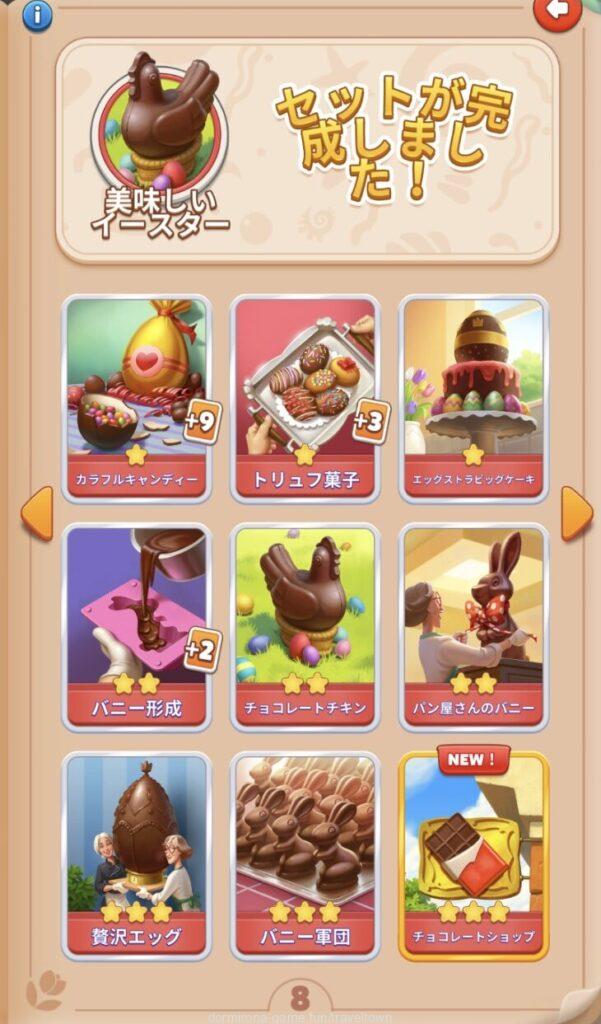Open the new チョコレートショップ card
Image resolution: width=601 pixels, height=1024 pixels.
(x=474, y=855)
